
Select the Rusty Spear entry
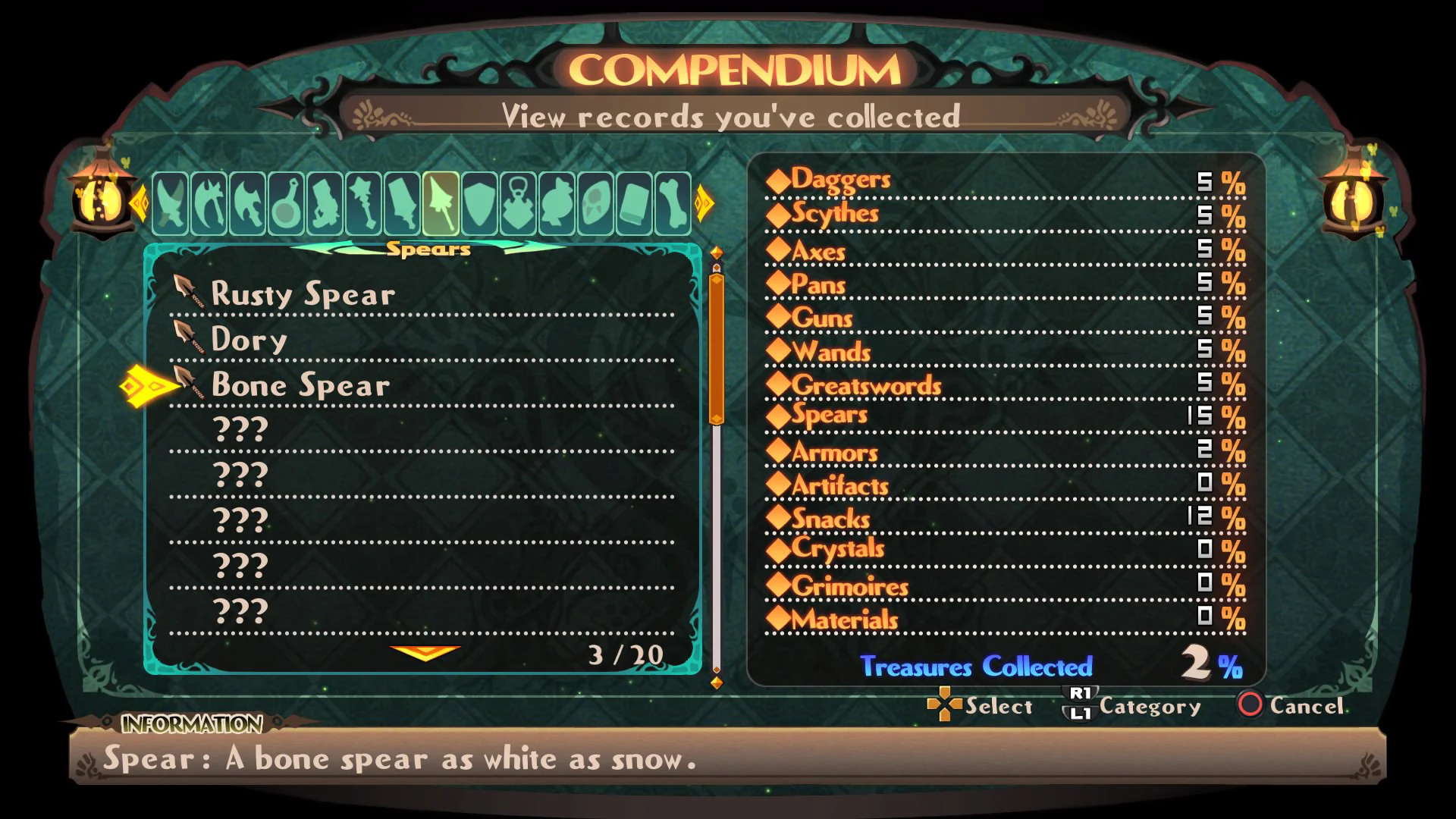tap(303, 293)
